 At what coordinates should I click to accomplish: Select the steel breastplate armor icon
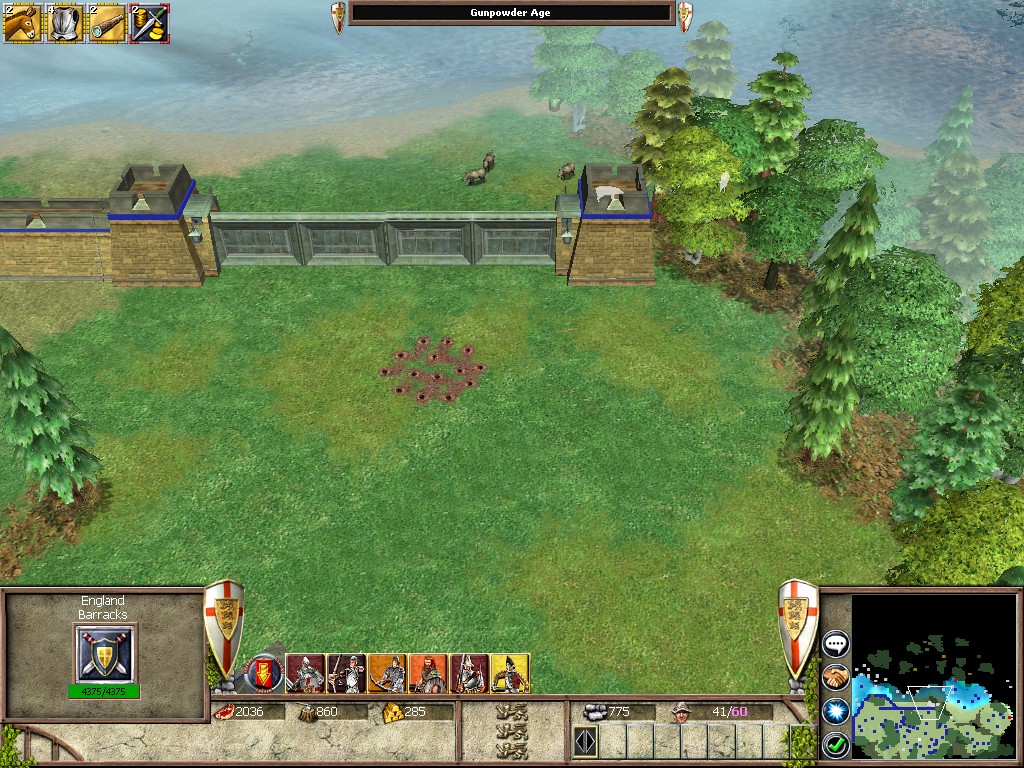pyautogui.click(x=65, y=23)
